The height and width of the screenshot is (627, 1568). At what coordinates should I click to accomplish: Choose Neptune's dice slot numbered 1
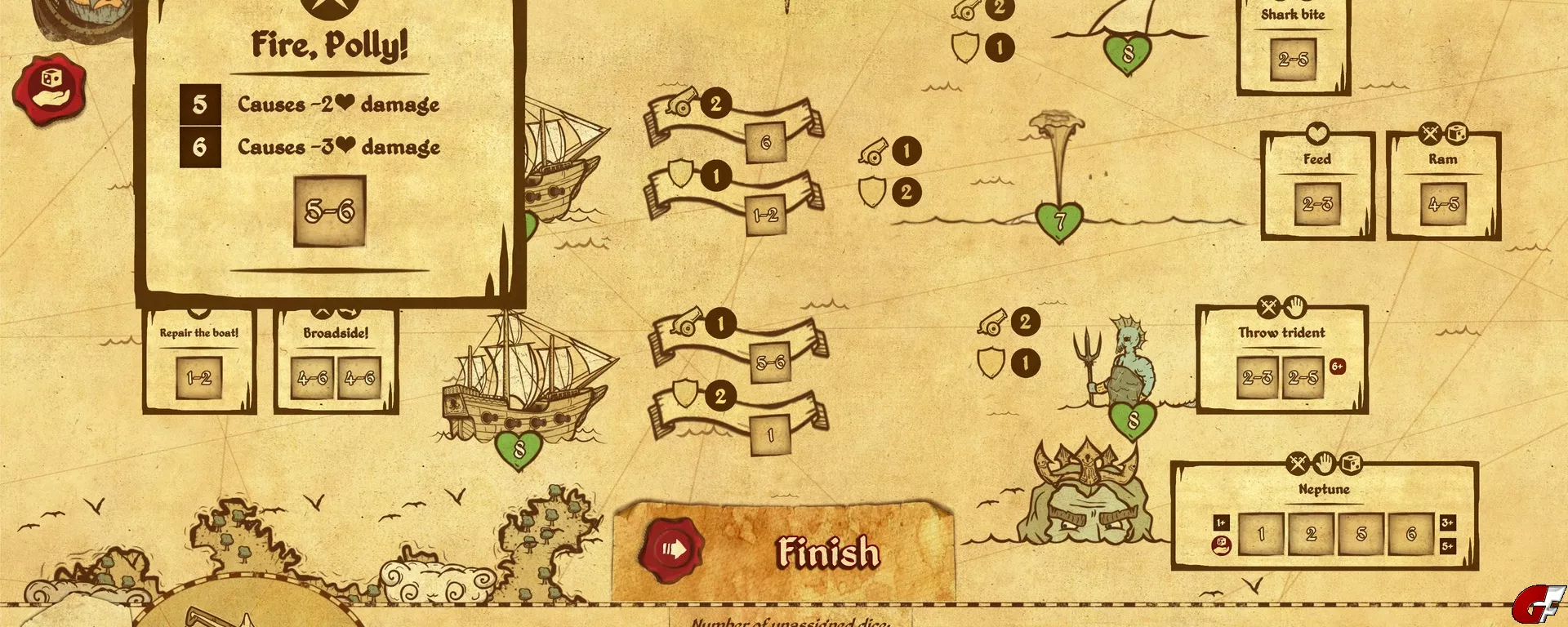1261,535
